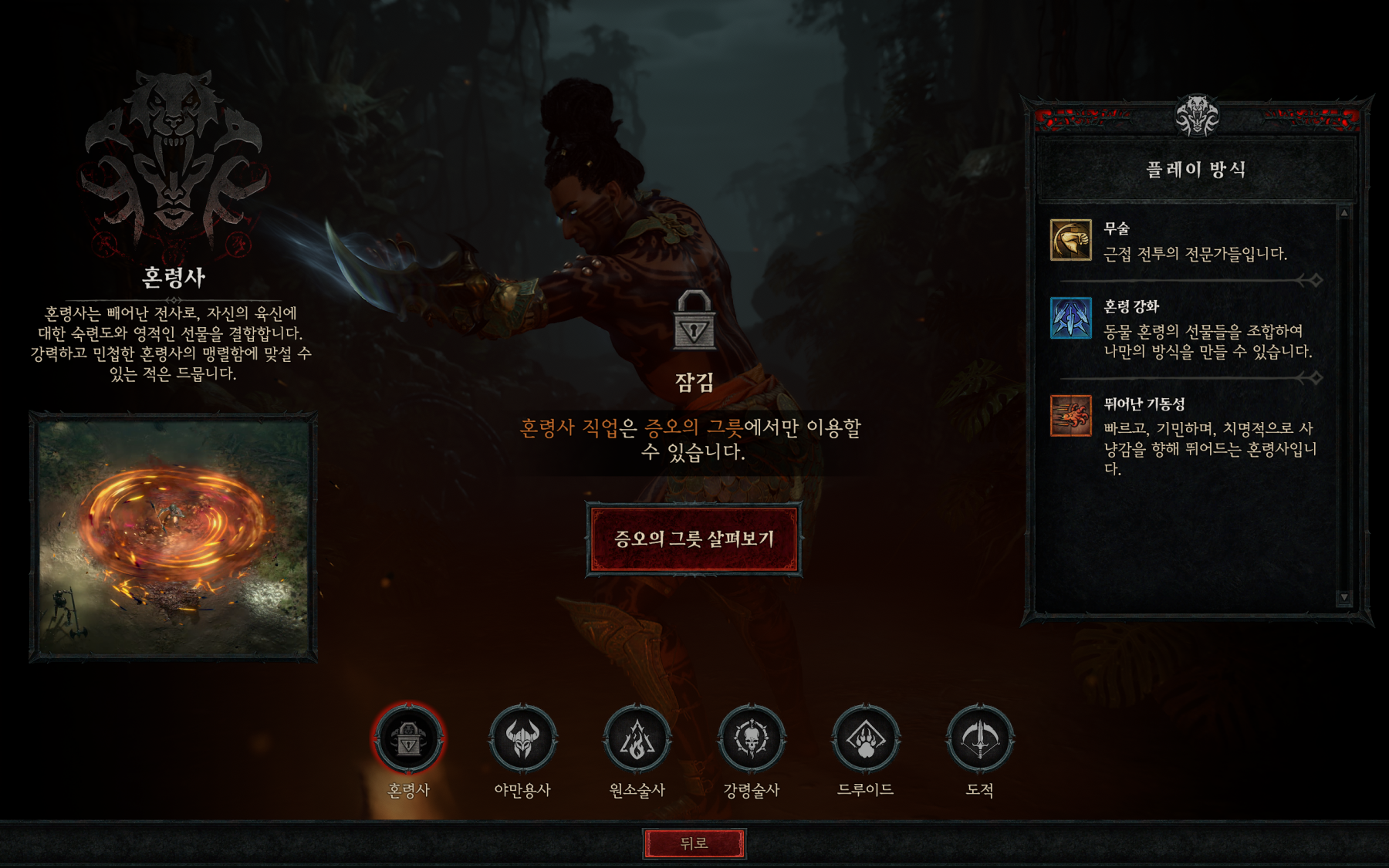Open the 혼령사 gameplay preview thumbnail

174,537
